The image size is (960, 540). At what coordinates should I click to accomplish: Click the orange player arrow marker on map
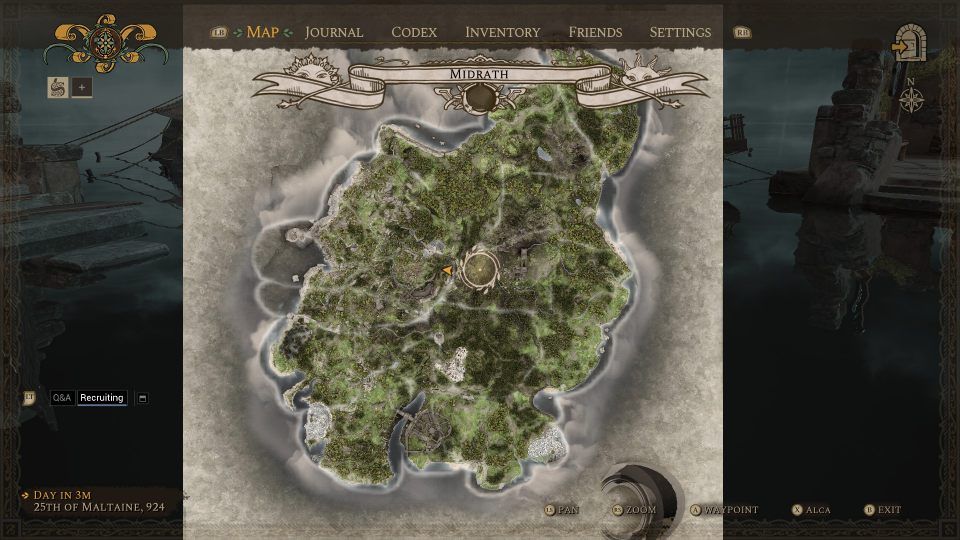[447, 270]
